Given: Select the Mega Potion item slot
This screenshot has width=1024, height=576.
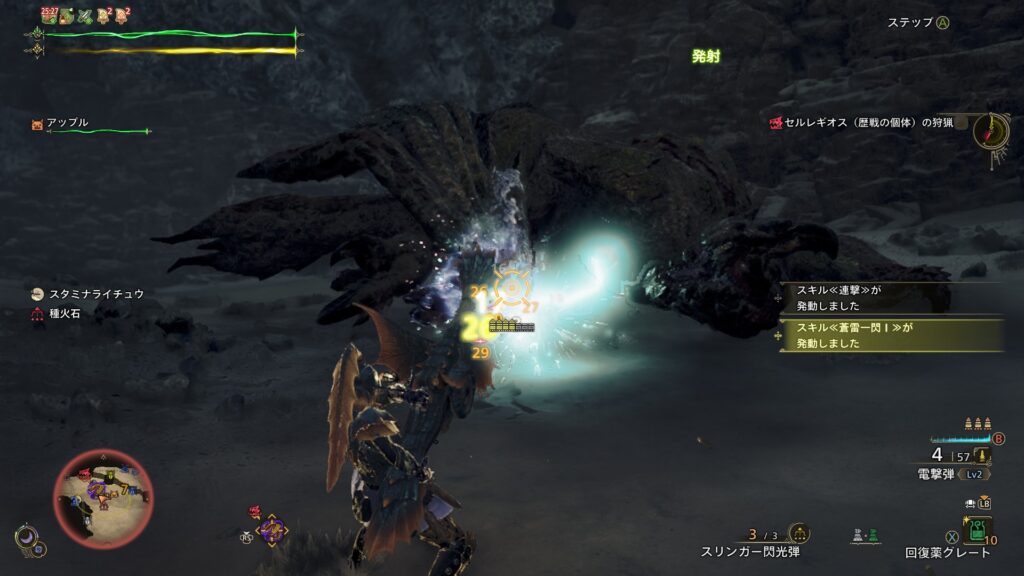Looking at the screenshot, I should tap(977, 528).
